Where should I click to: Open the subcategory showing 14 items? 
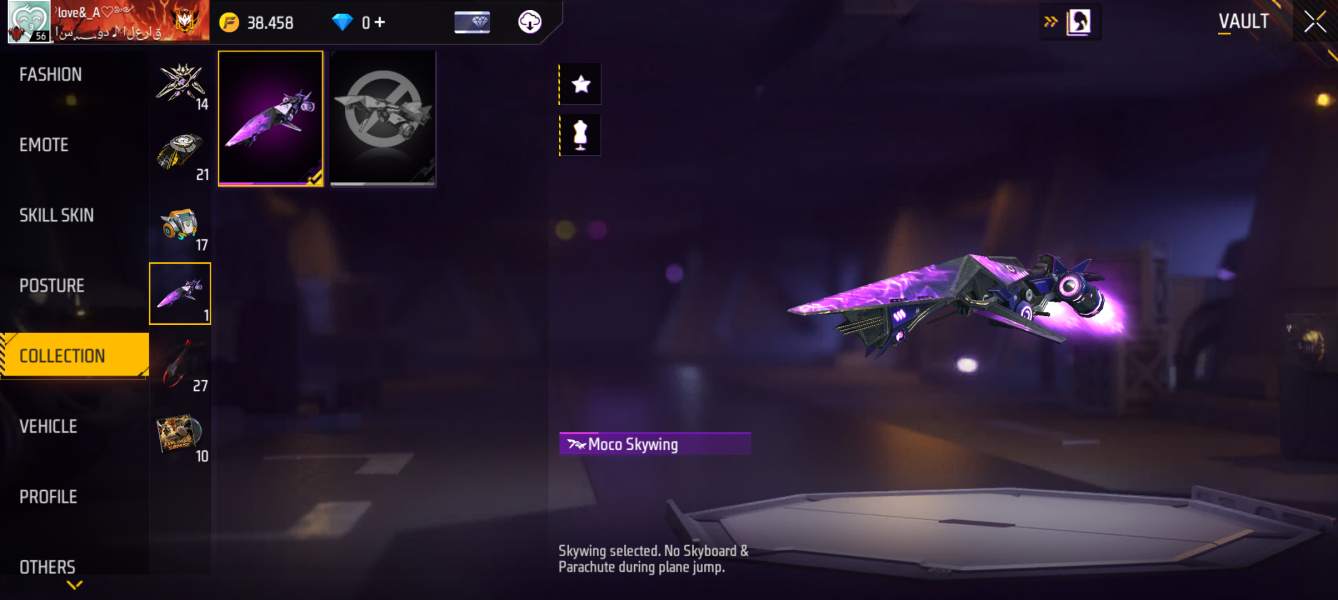click(180, 86)
